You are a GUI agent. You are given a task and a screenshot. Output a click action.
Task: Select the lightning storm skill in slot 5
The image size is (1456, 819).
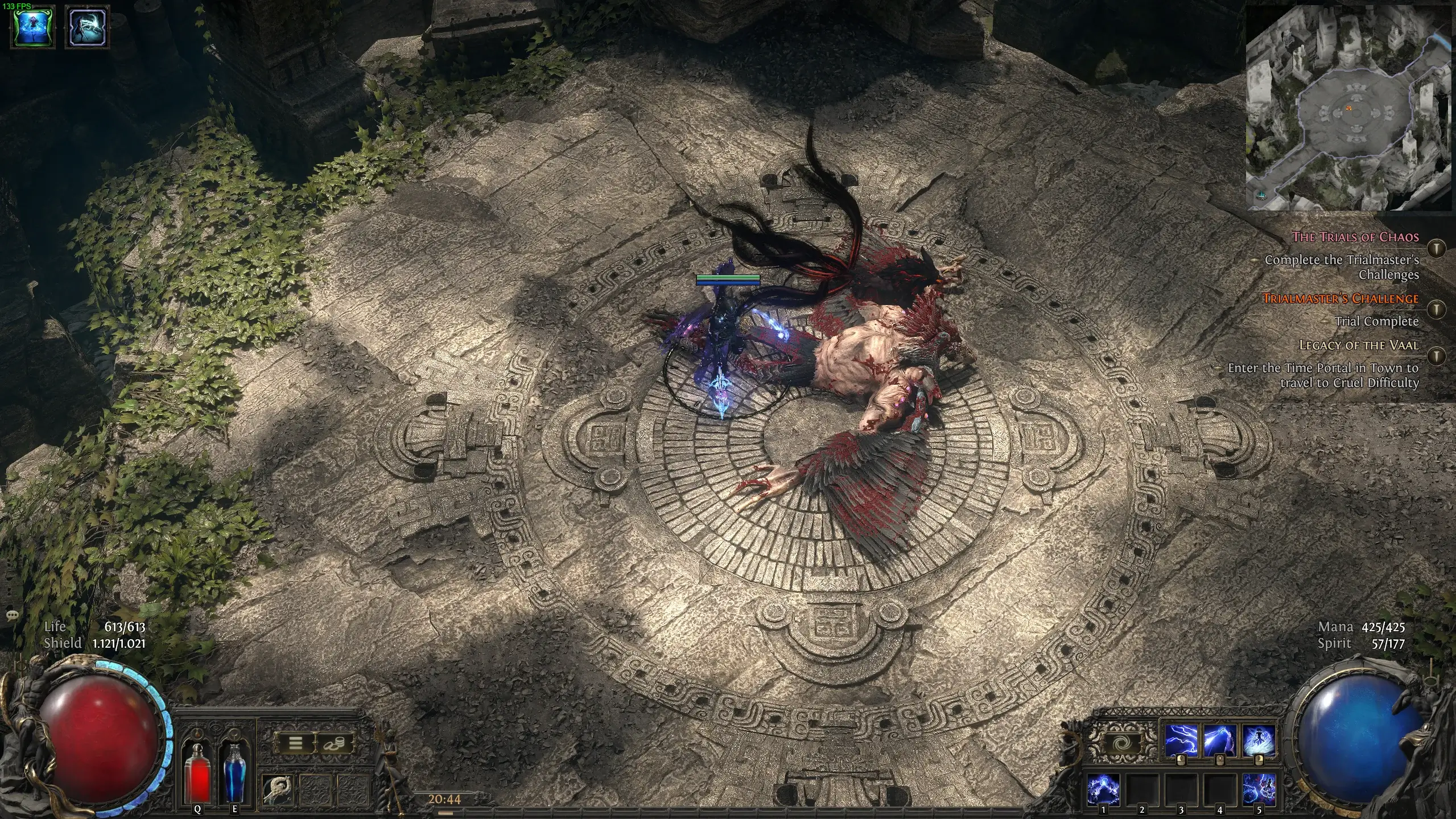point(1259,789)
